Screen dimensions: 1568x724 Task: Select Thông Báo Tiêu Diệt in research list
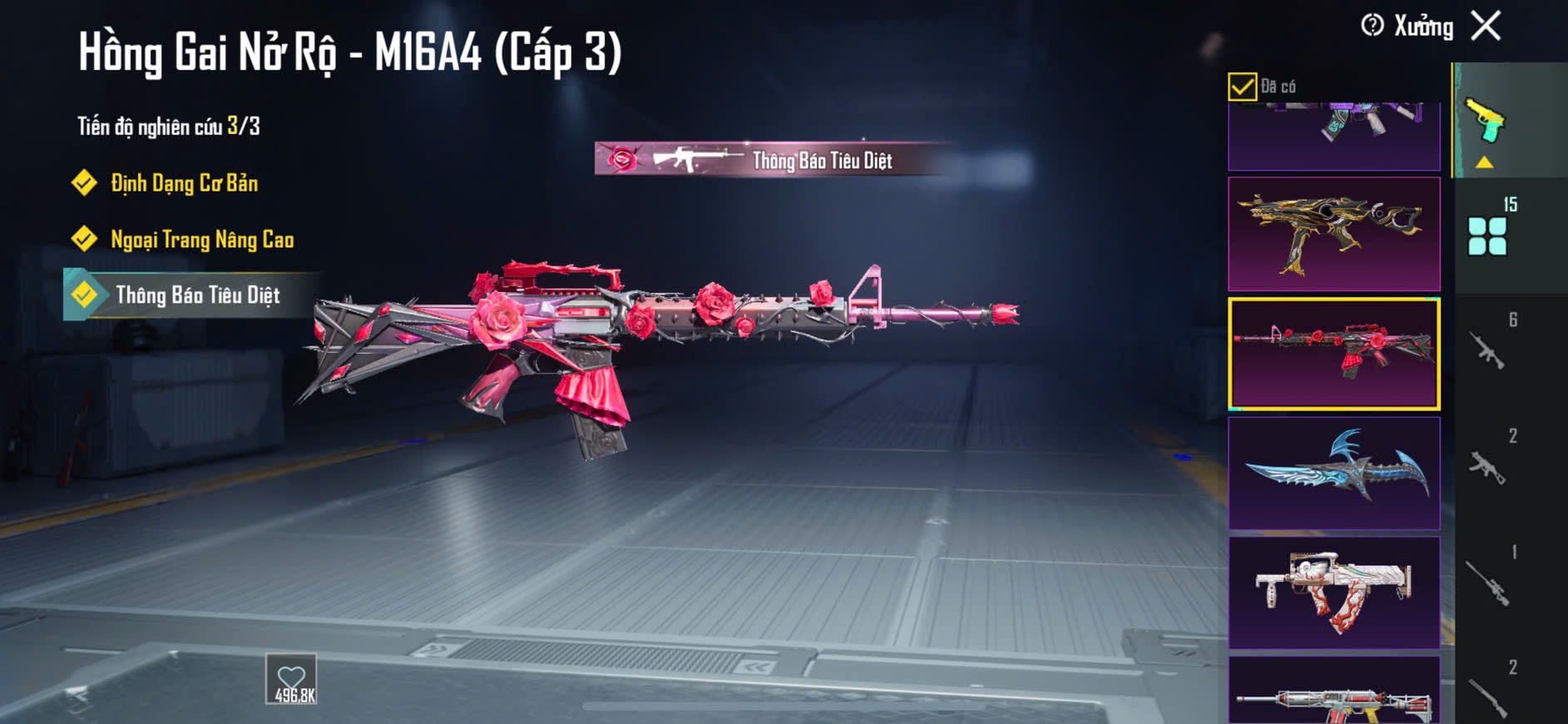tap(197, 295)
